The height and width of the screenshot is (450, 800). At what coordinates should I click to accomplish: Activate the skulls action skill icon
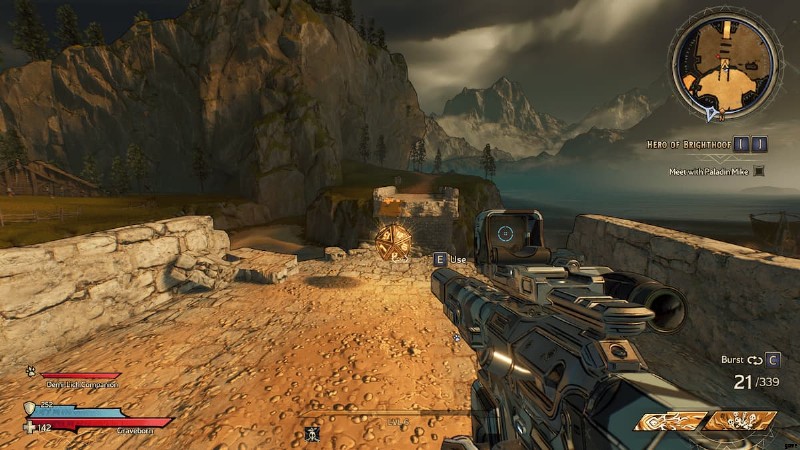(x=742, y=422)
